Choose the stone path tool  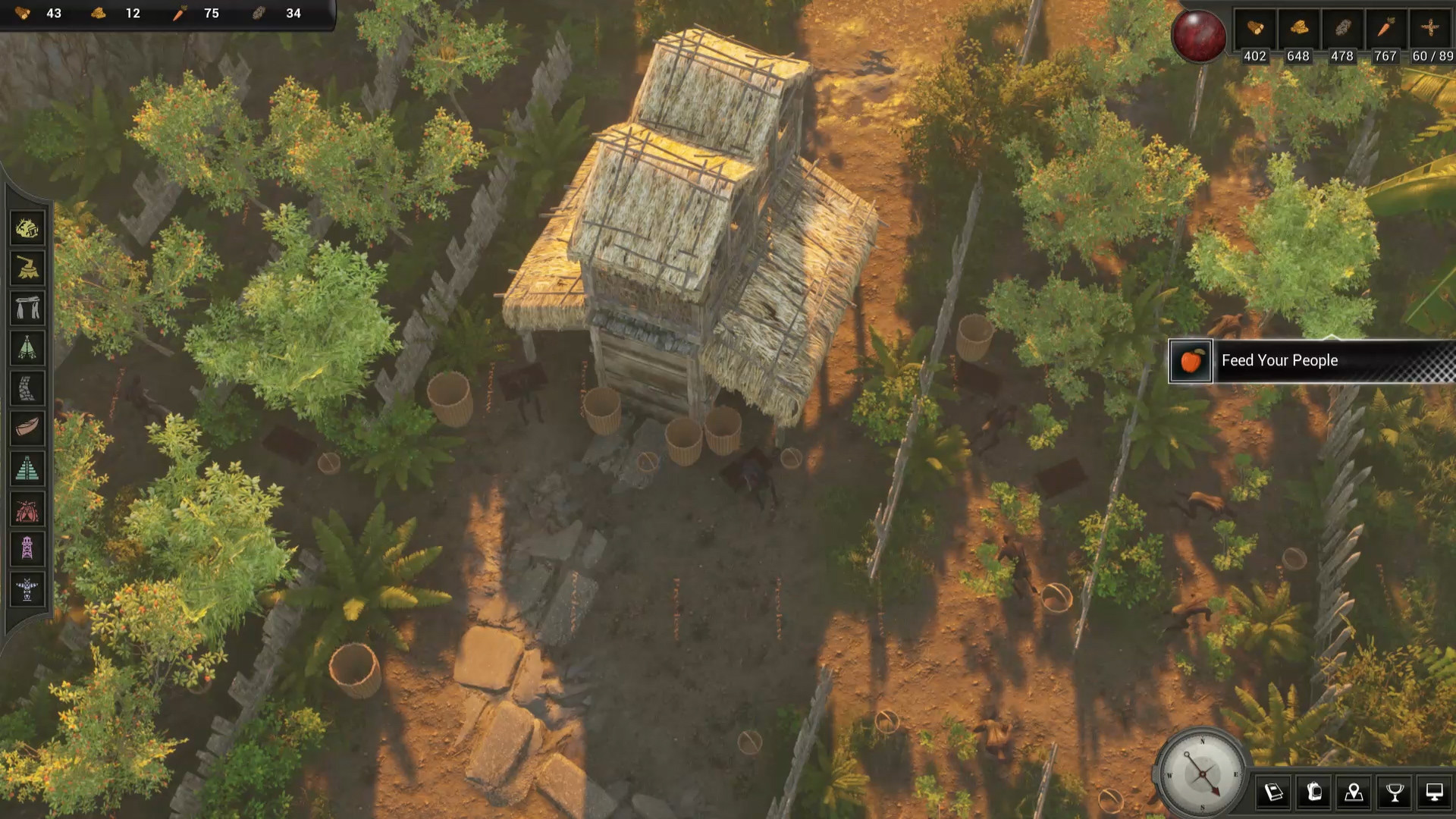coord(27,389)
